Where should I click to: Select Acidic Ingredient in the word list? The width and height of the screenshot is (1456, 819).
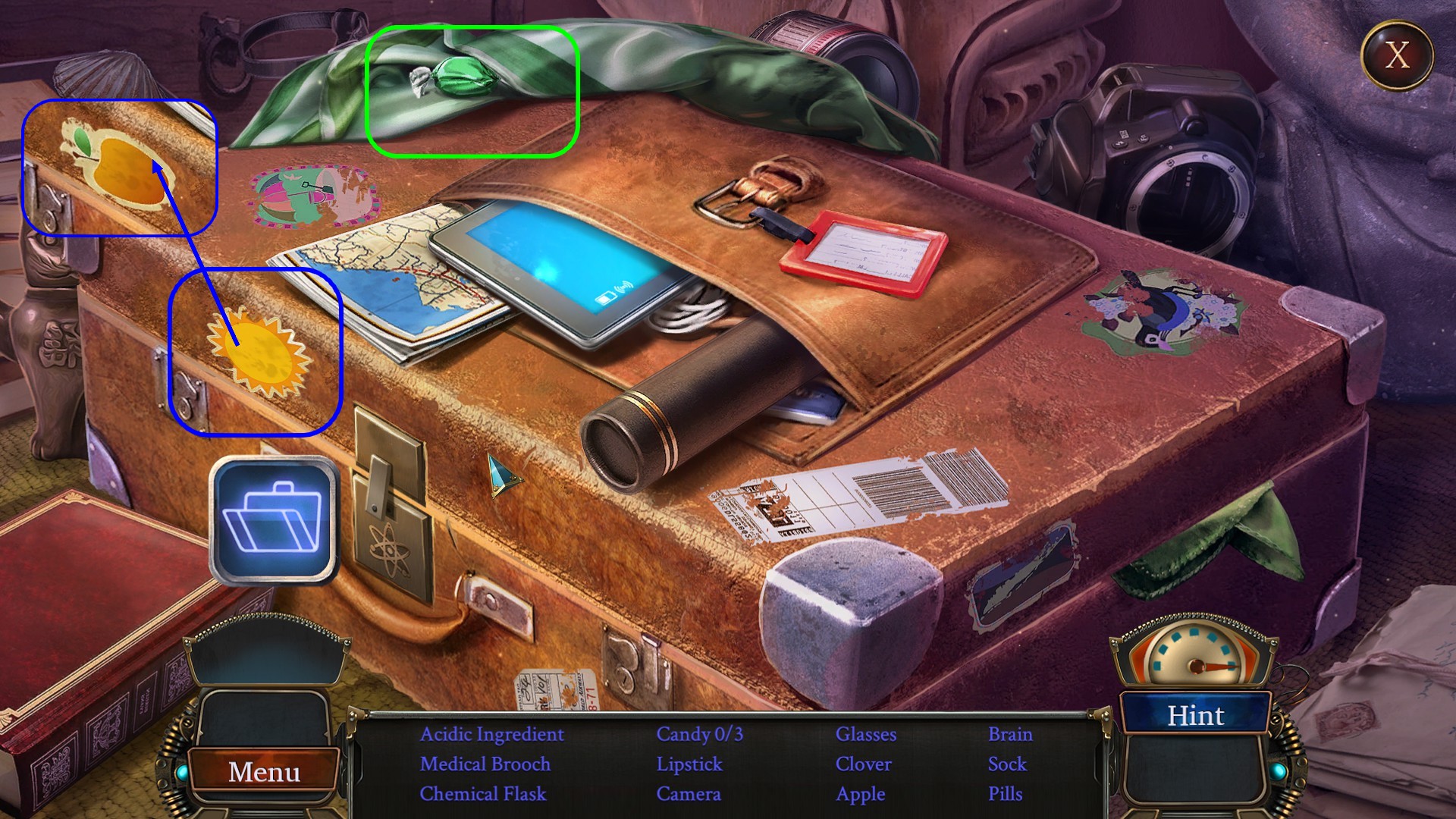pyautogui.click(x=491, y=734)
